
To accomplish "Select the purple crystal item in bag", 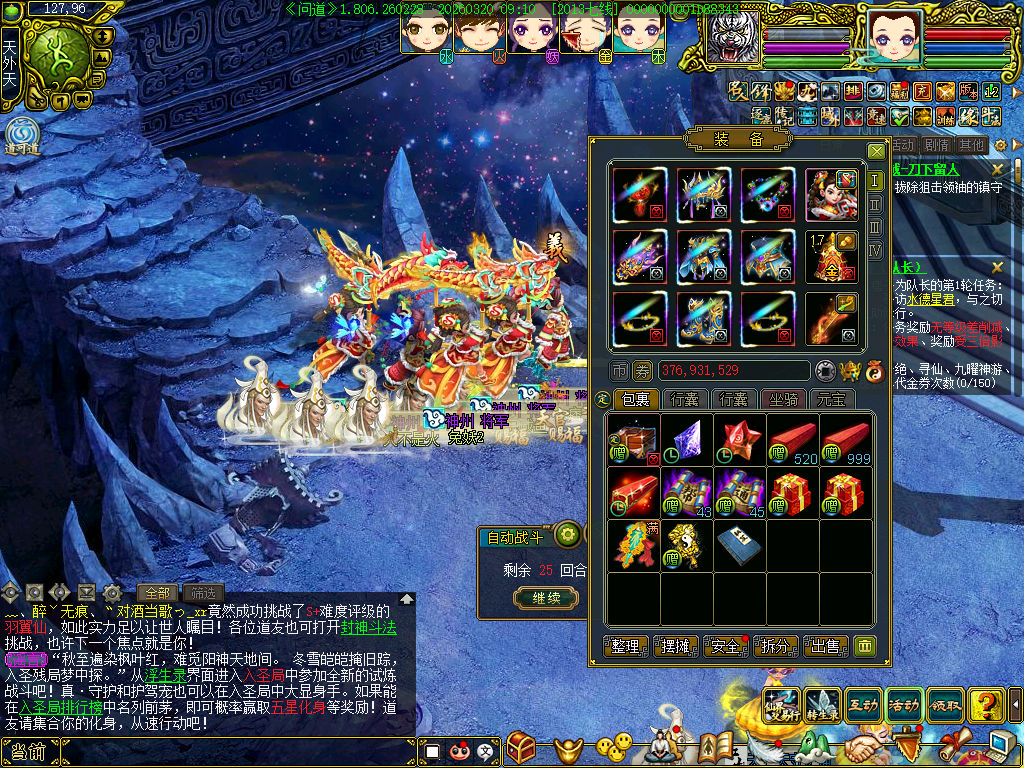I will point(688,440).
